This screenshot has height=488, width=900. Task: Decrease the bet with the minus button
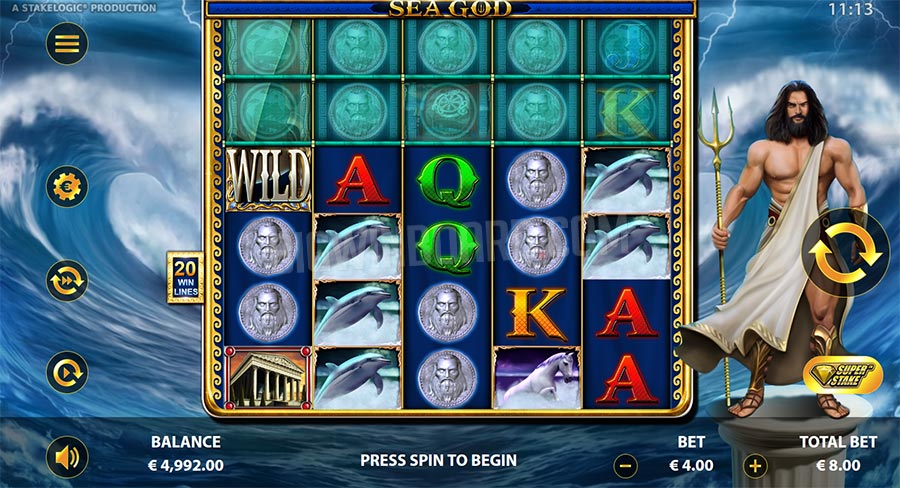625,465
